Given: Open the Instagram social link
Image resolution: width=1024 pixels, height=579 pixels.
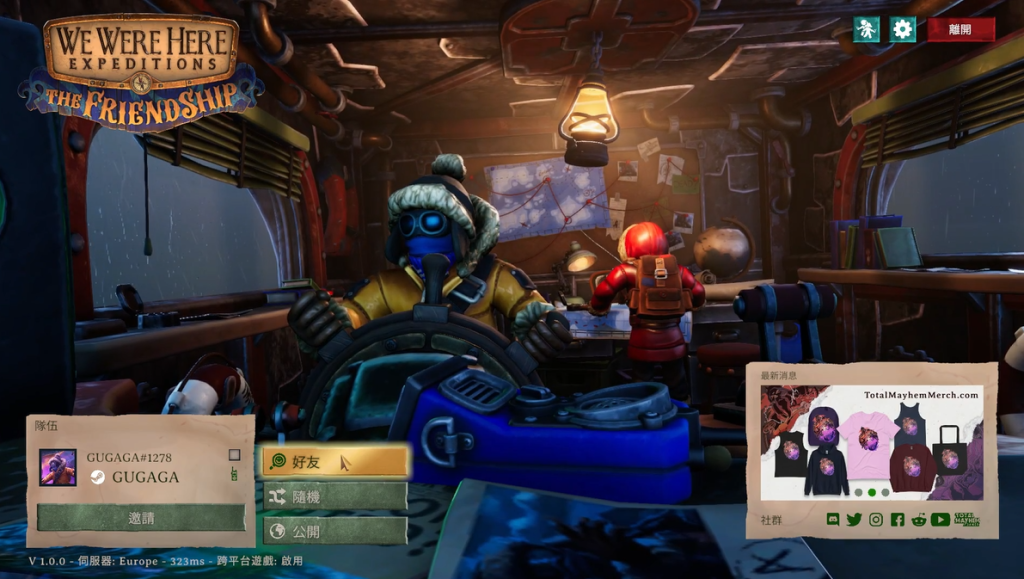Looking at the screenshot, I should pos(876,520).
